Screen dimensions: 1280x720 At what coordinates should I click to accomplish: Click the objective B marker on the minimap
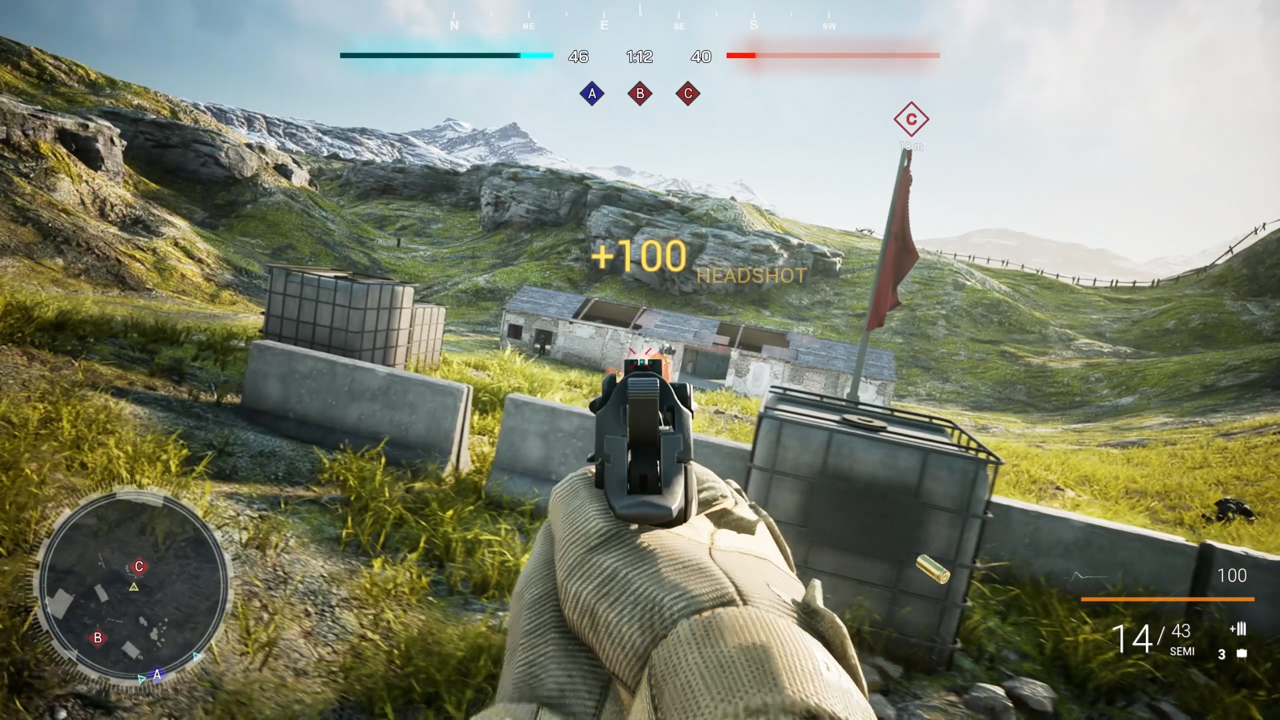click(x=97, y=638)
